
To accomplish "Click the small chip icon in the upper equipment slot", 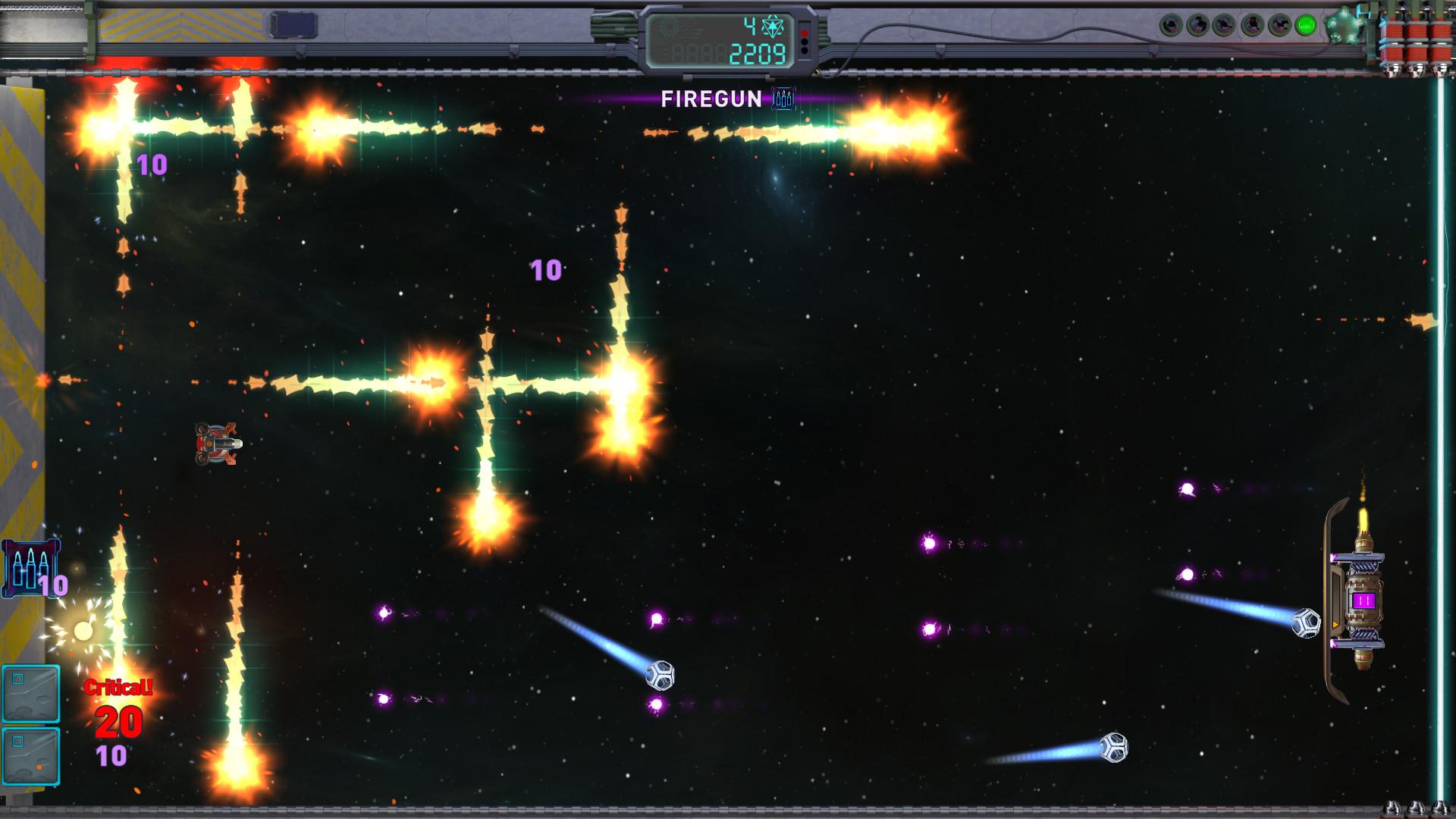I will coord(17,678).
